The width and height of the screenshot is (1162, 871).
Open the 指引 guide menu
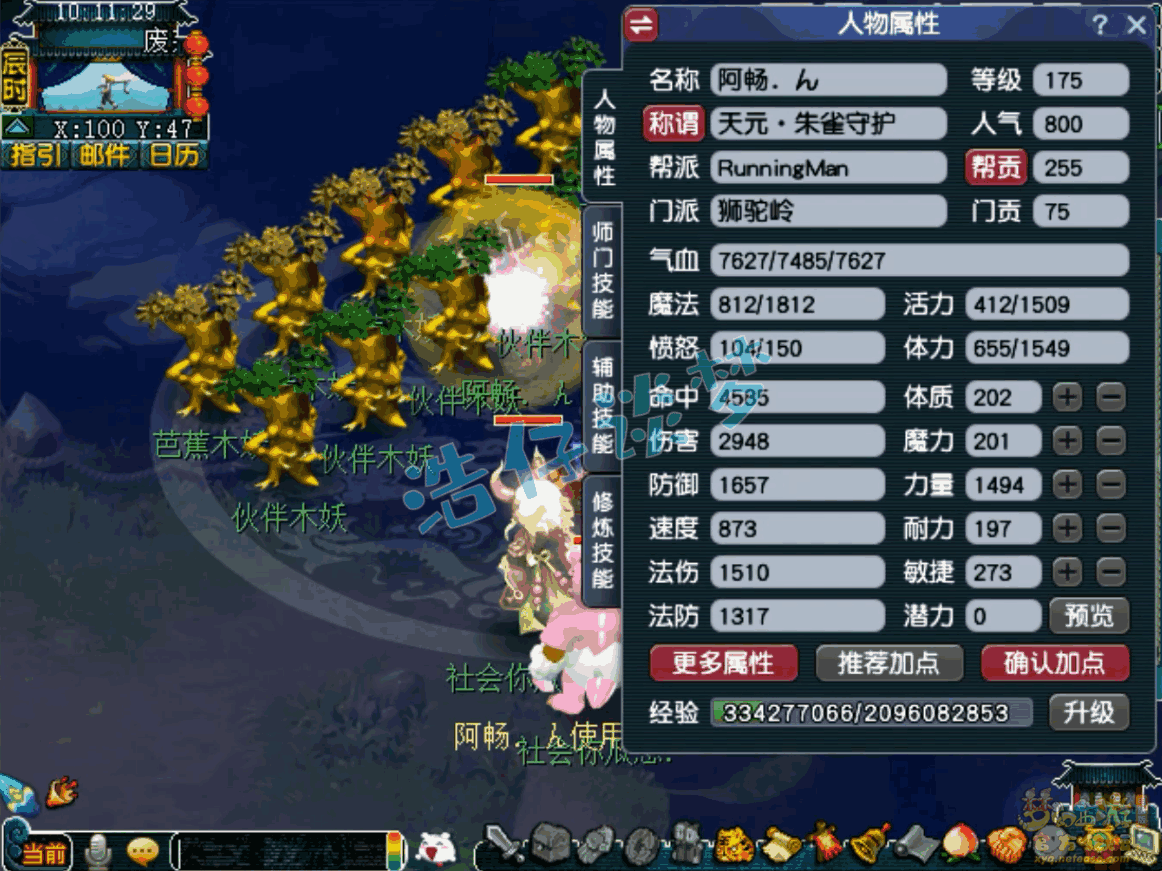point(35,155)
